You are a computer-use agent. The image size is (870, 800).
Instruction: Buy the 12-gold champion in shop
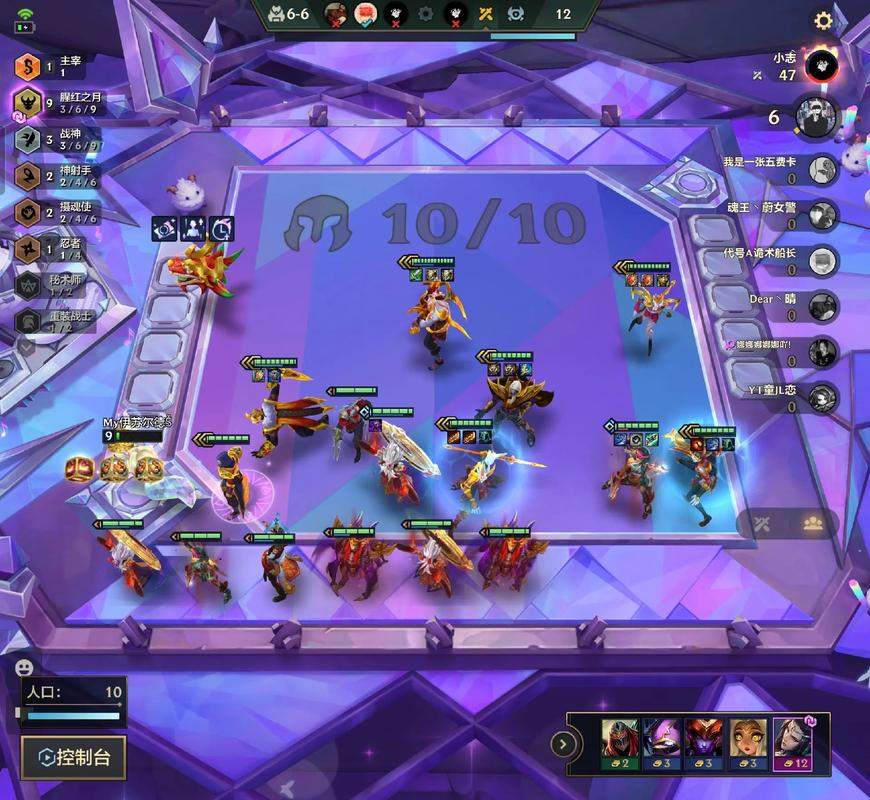[792, 745]
